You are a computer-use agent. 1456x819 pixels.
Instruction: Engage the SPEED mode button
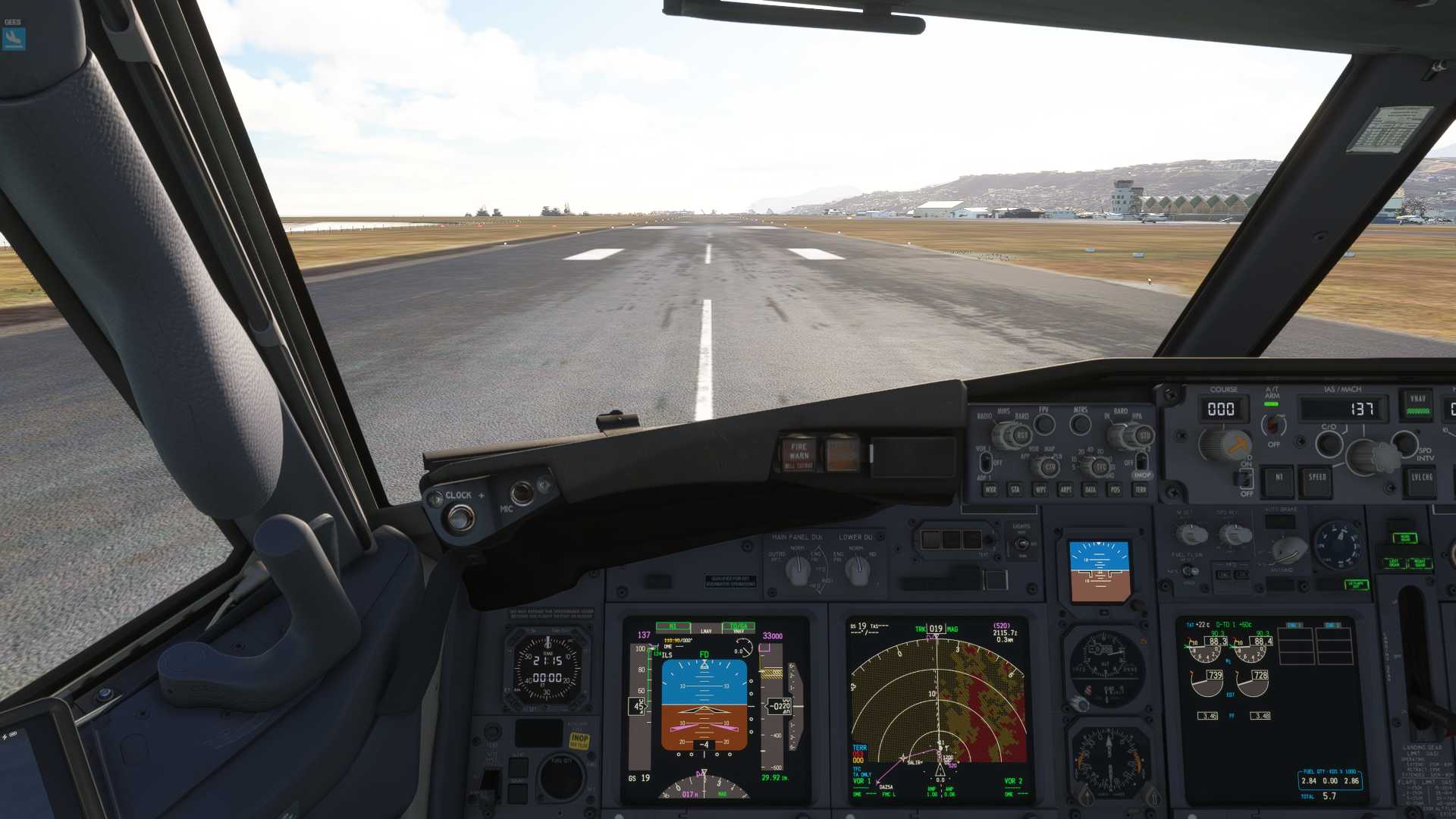pos(1317,479)
